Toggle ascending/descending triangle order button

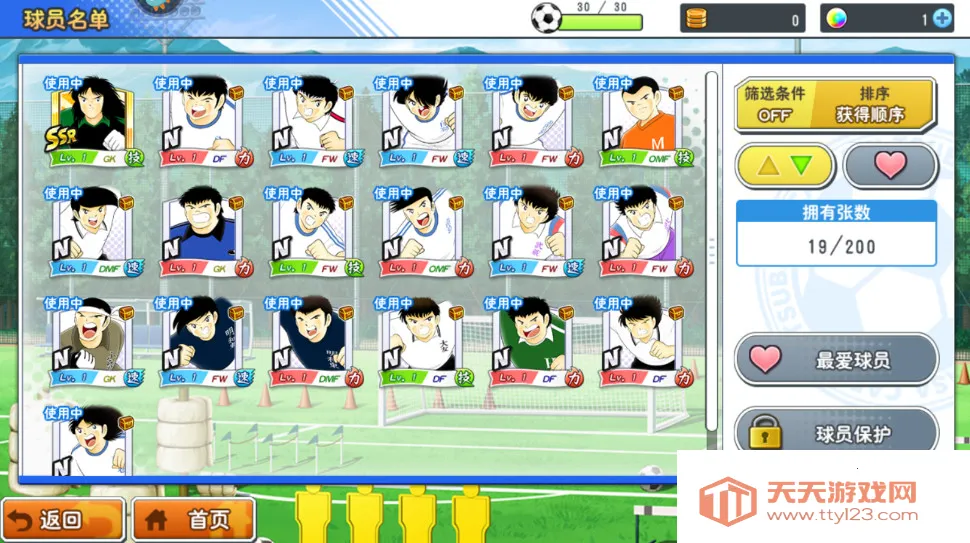[x=785, y=165]
